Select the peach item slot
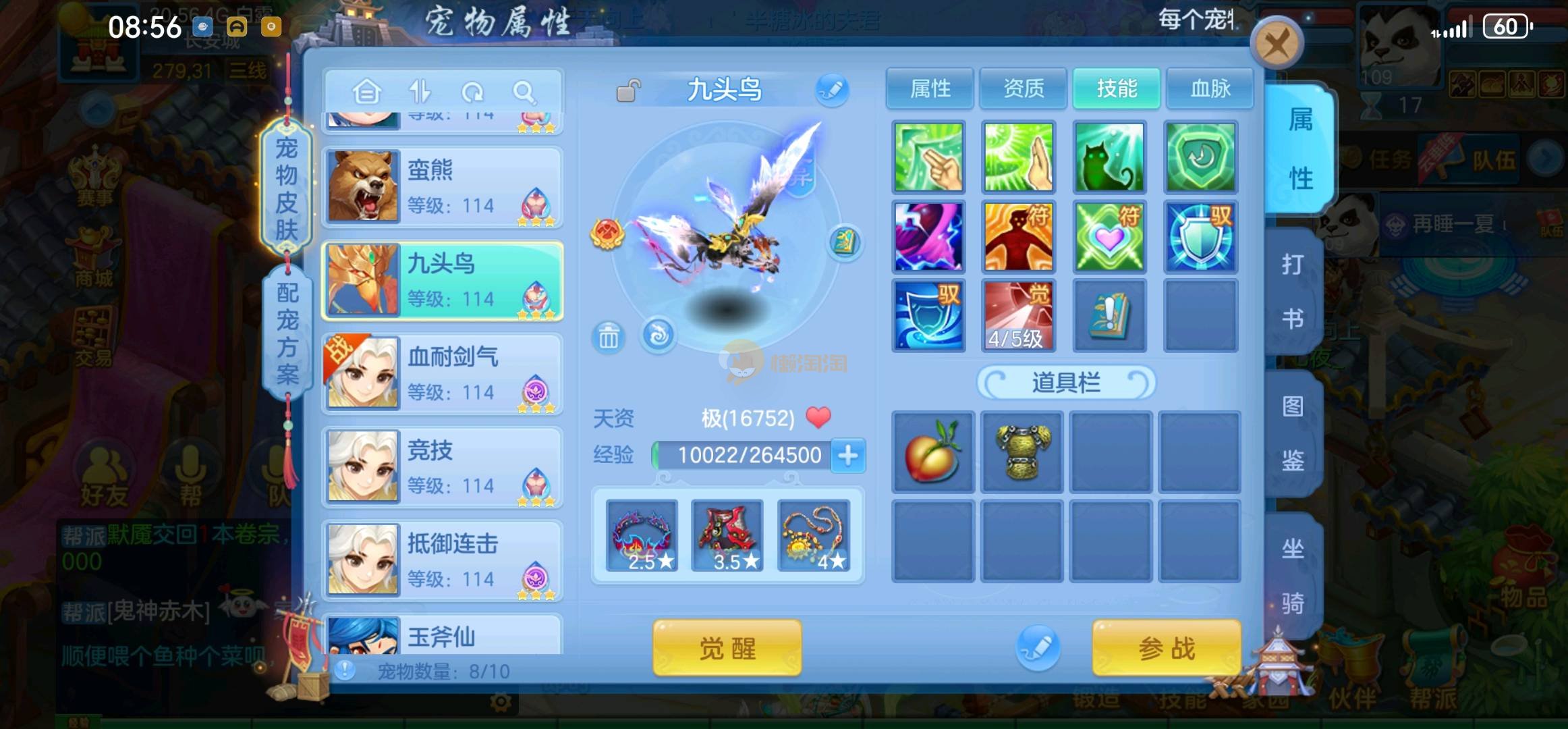The width and height of the screenshot is (1568, 729). pos(933,452)
